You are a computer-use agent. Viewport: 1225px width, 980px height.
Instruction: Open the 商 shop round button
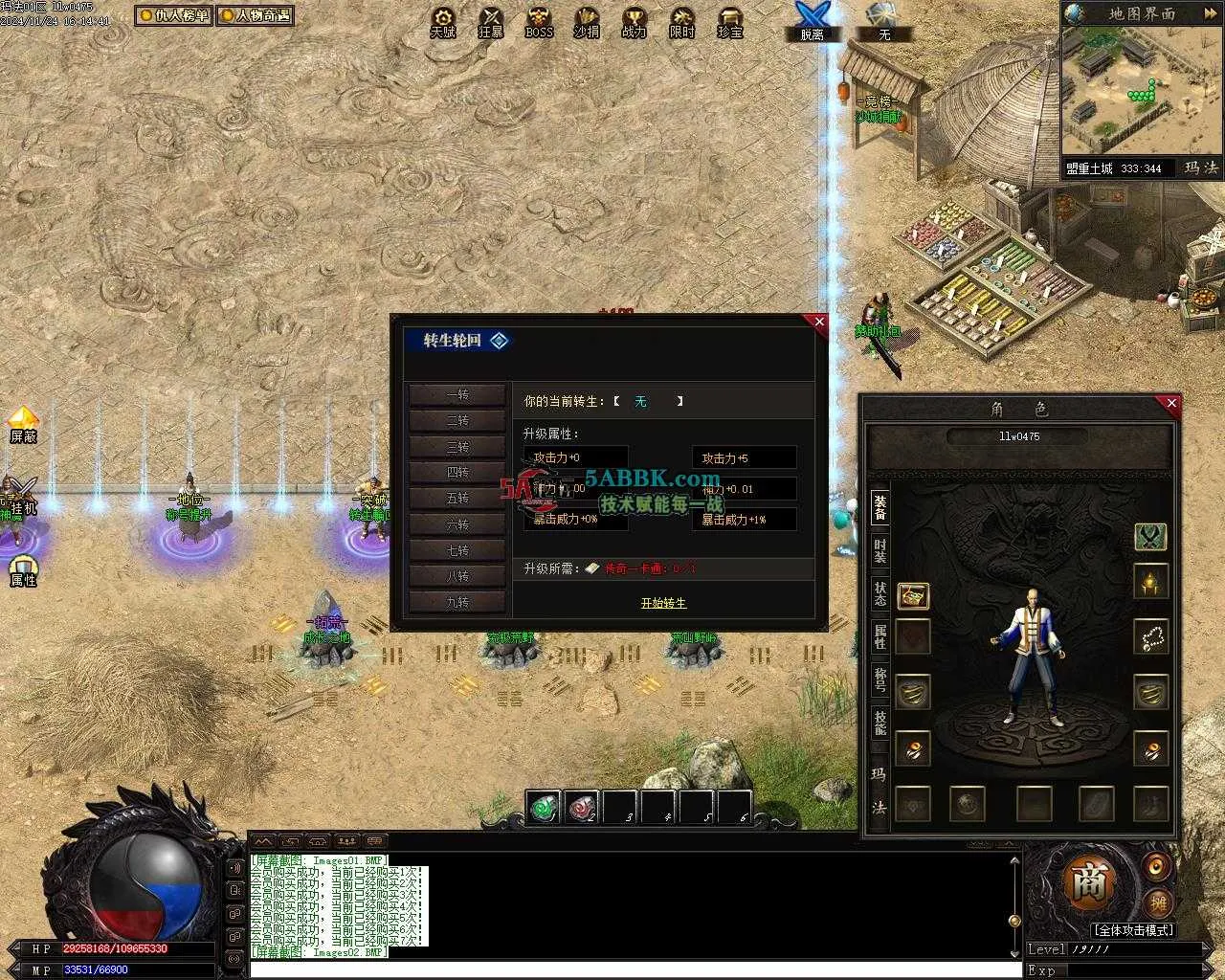tap(1088, 883)
